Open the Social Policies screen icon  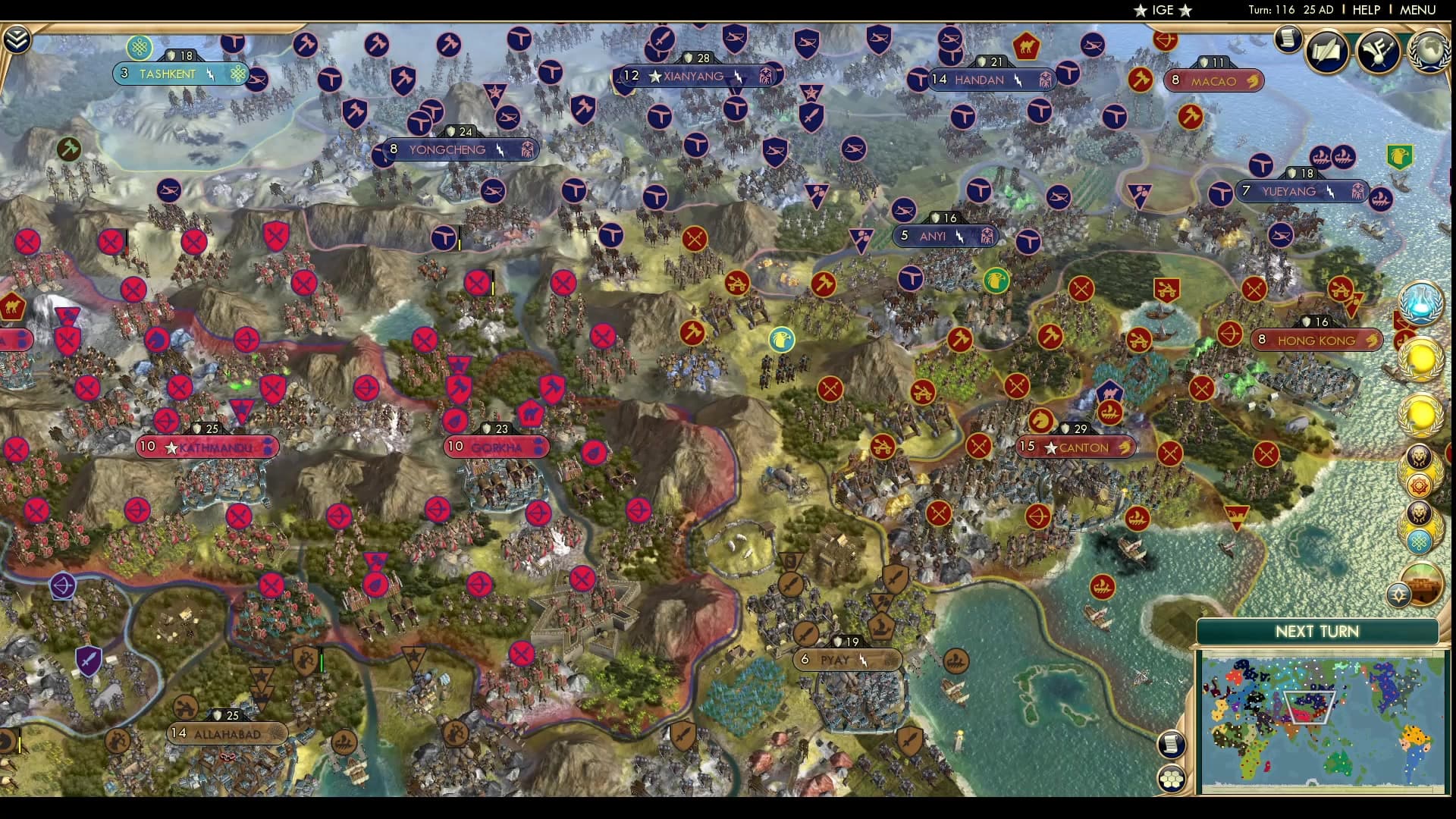[1328, 50]
